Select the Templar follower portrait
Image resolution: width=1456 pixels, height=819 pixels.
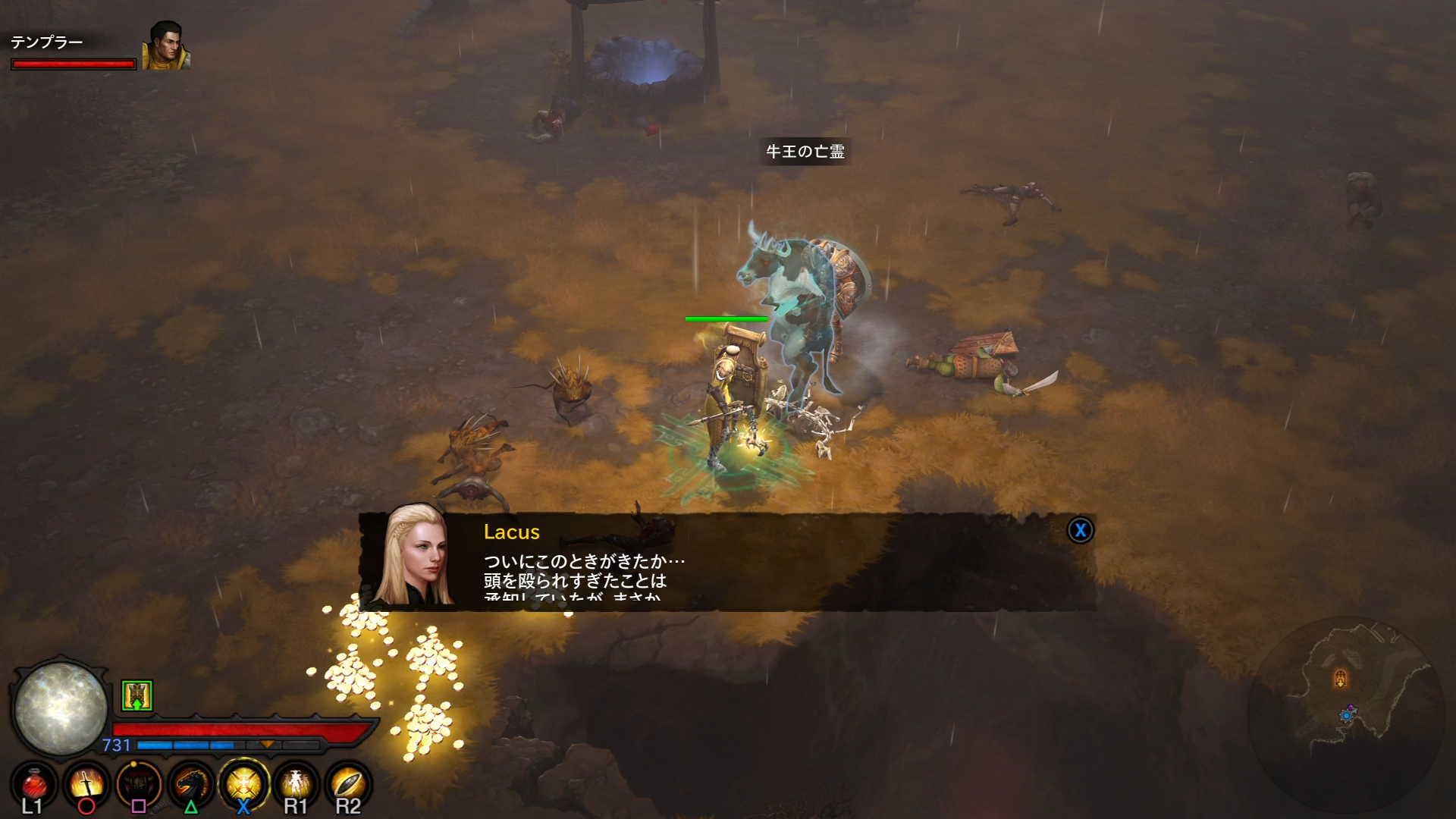pyautogui.click(x=166, y=45)
